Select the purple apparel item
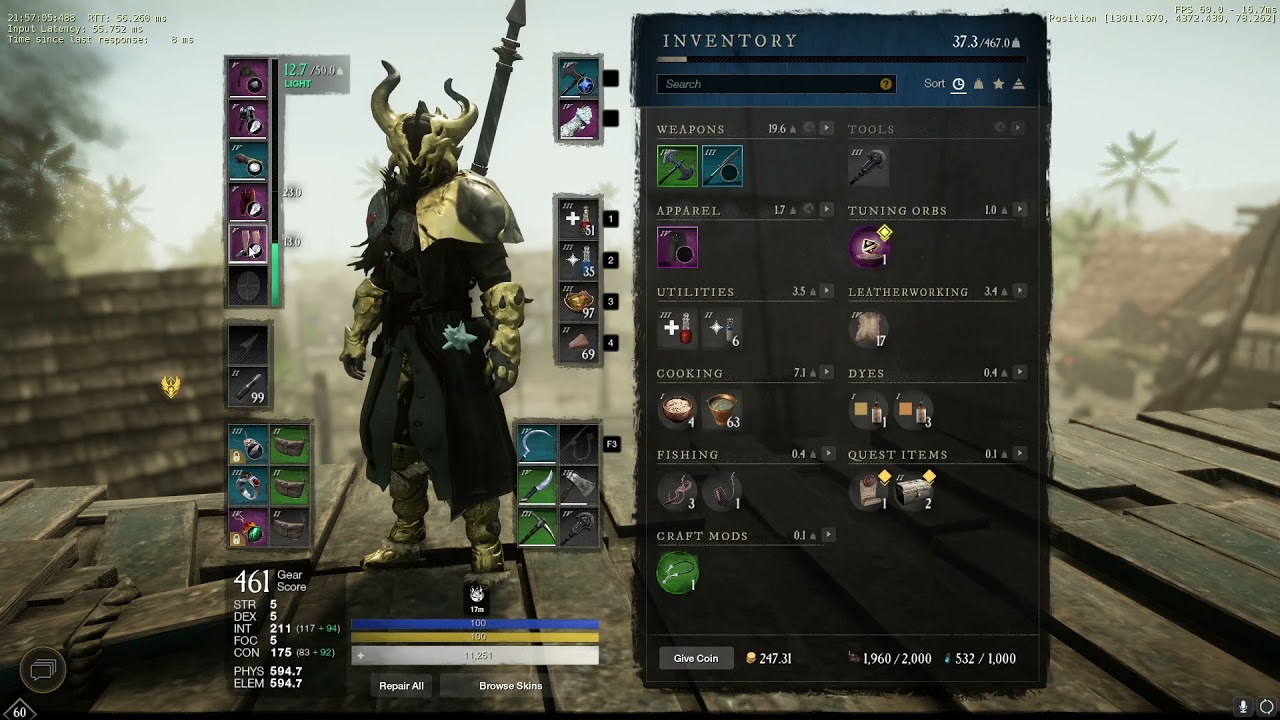 (x=677, y=247)
